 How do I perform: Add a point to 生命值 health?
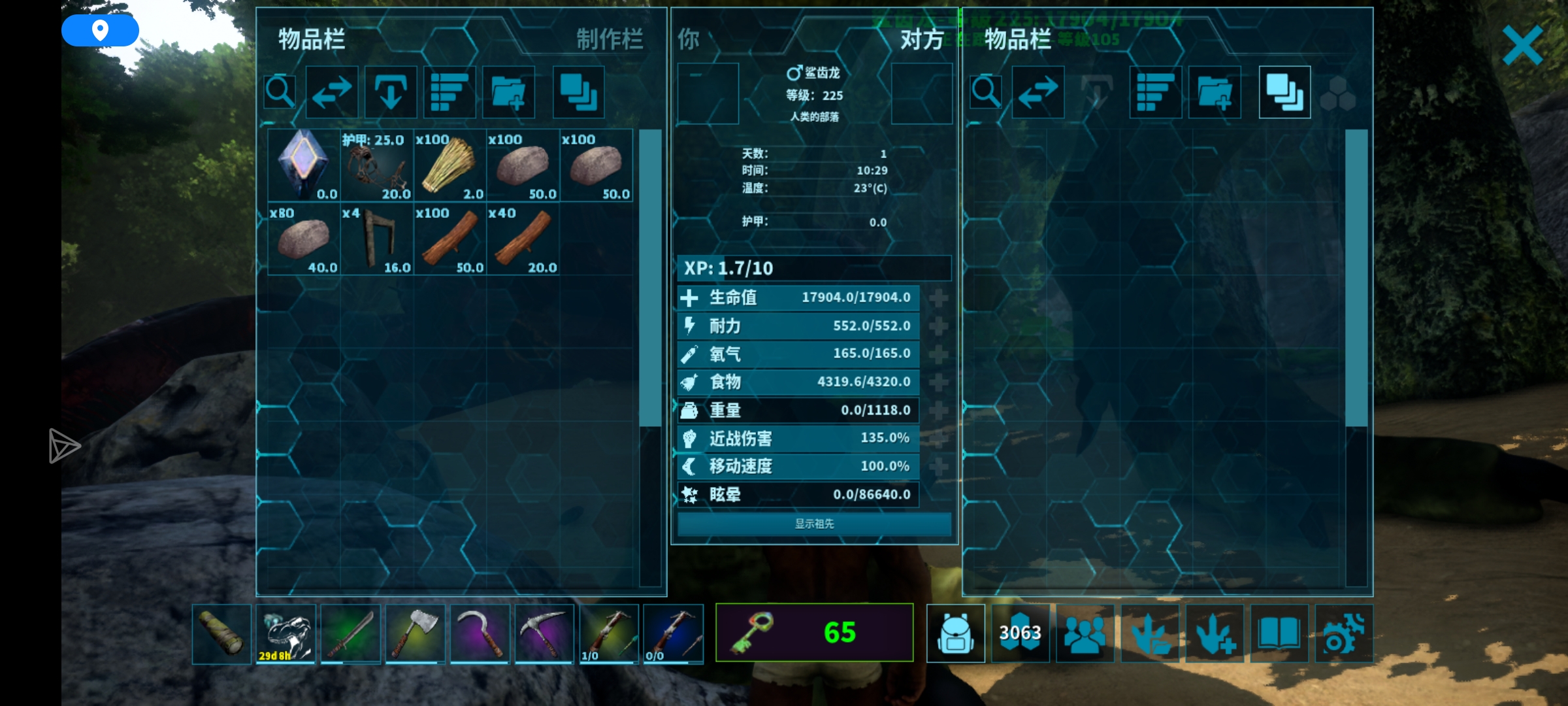[938, 298]
